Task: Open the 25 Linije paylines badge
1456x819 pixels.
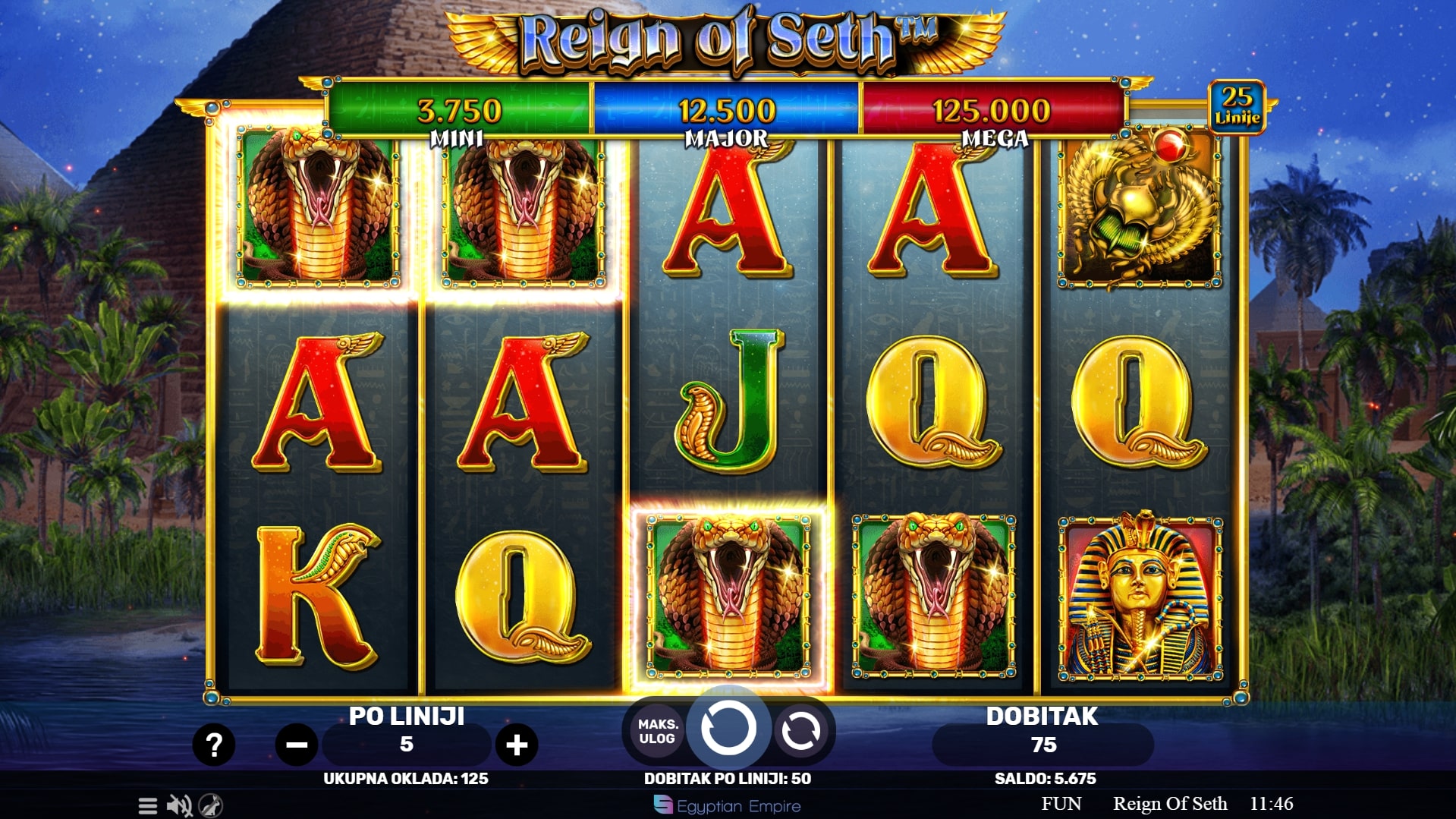Action: (x=1237, y=106)
